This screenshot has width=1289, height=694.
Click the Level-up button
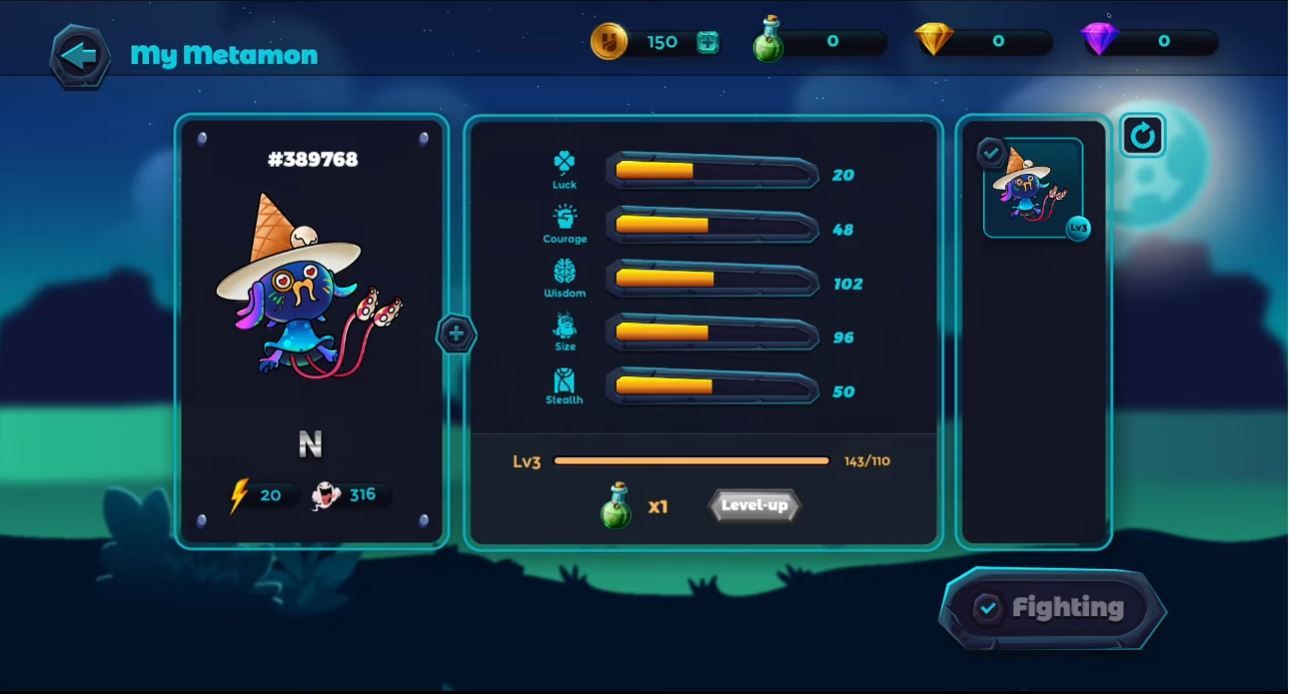(754, 505)
